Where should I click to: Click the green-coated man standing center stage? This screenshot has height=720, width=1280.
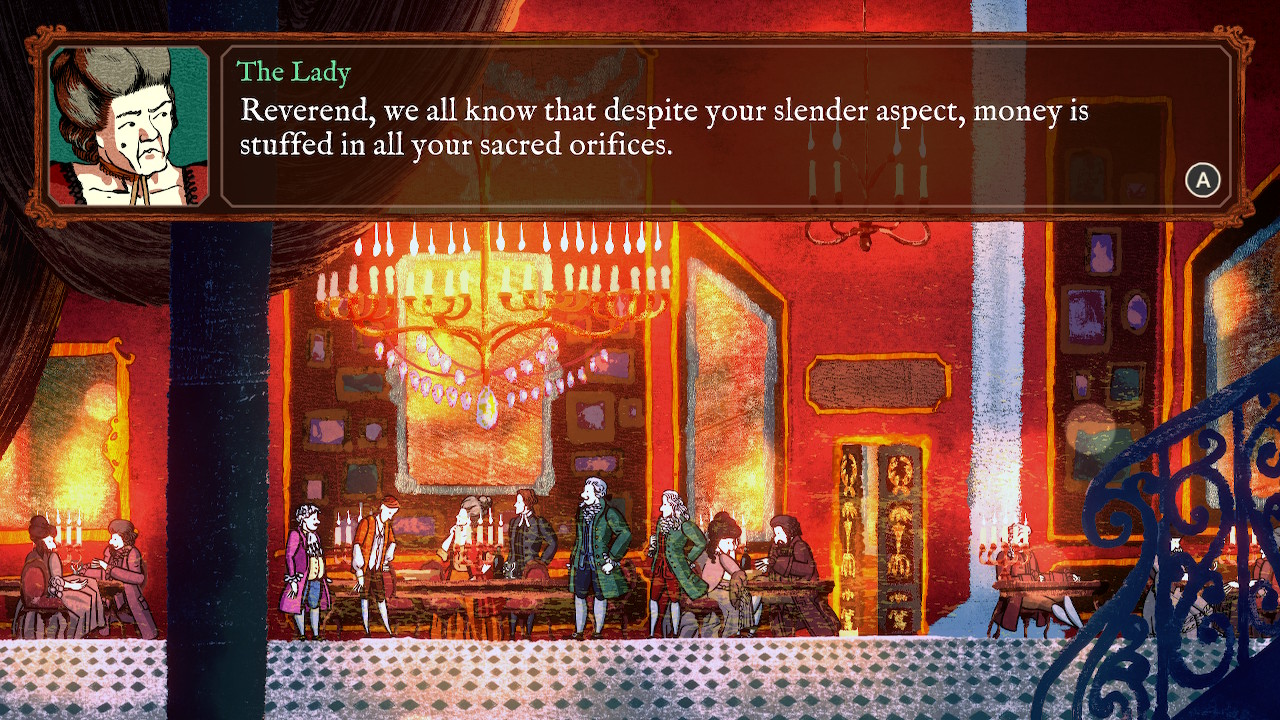(590, 550)
